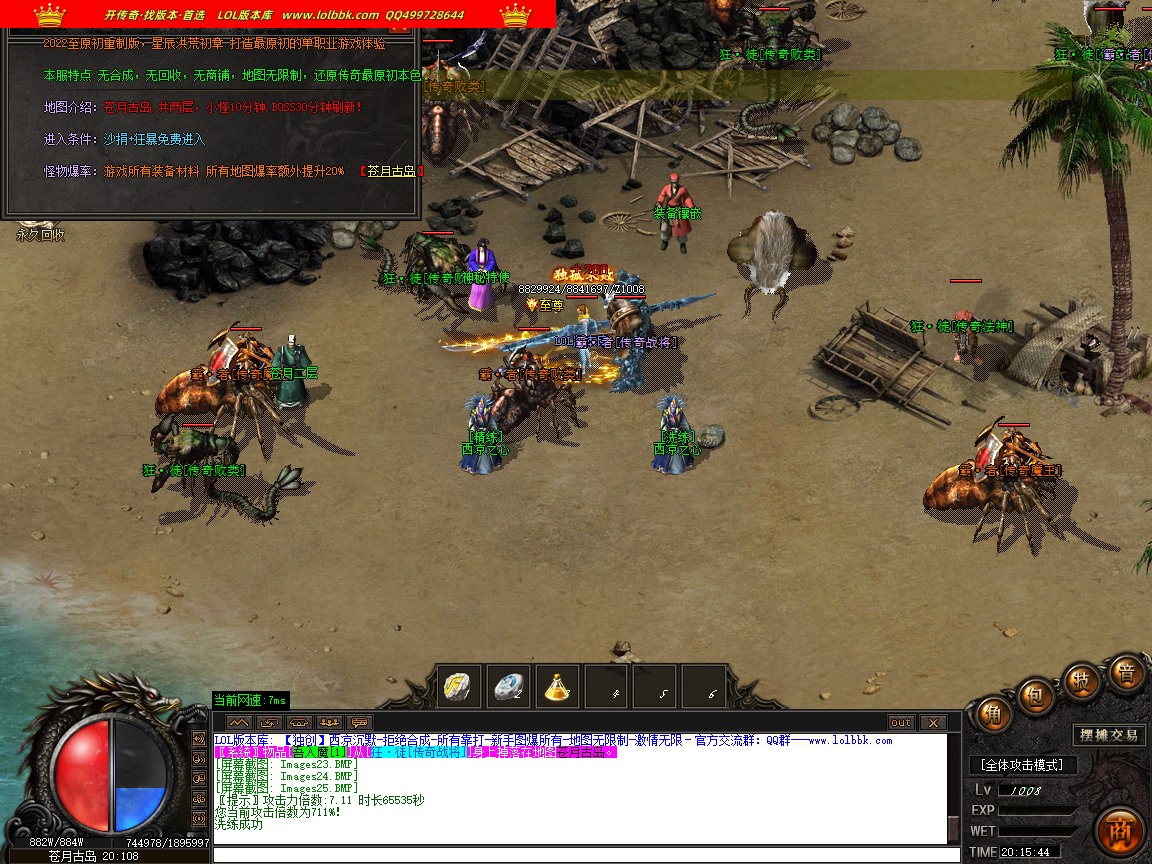Open the character panel (角) button

(x=993, y=713)
